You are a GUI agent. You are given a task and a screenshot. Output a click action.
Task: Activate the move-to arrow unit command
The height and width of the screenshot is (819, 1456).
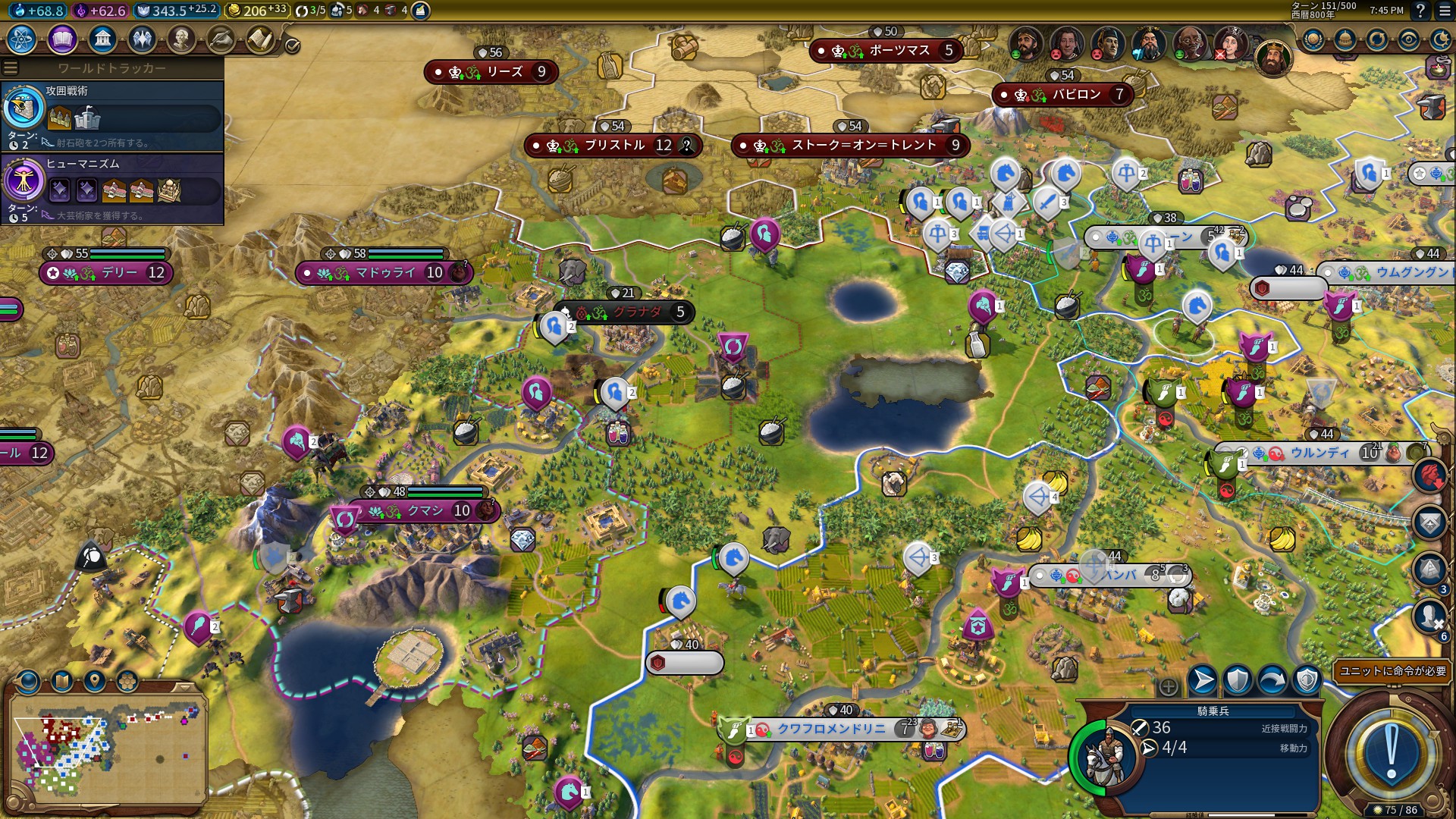1203,680
